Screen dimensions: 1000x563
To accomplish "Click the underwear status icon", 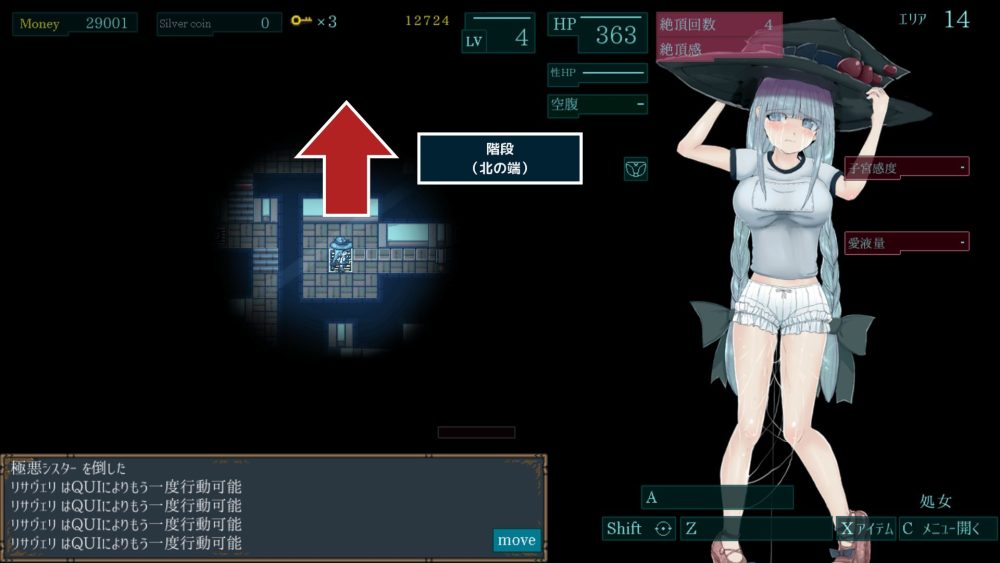I will tap(636, 169).
